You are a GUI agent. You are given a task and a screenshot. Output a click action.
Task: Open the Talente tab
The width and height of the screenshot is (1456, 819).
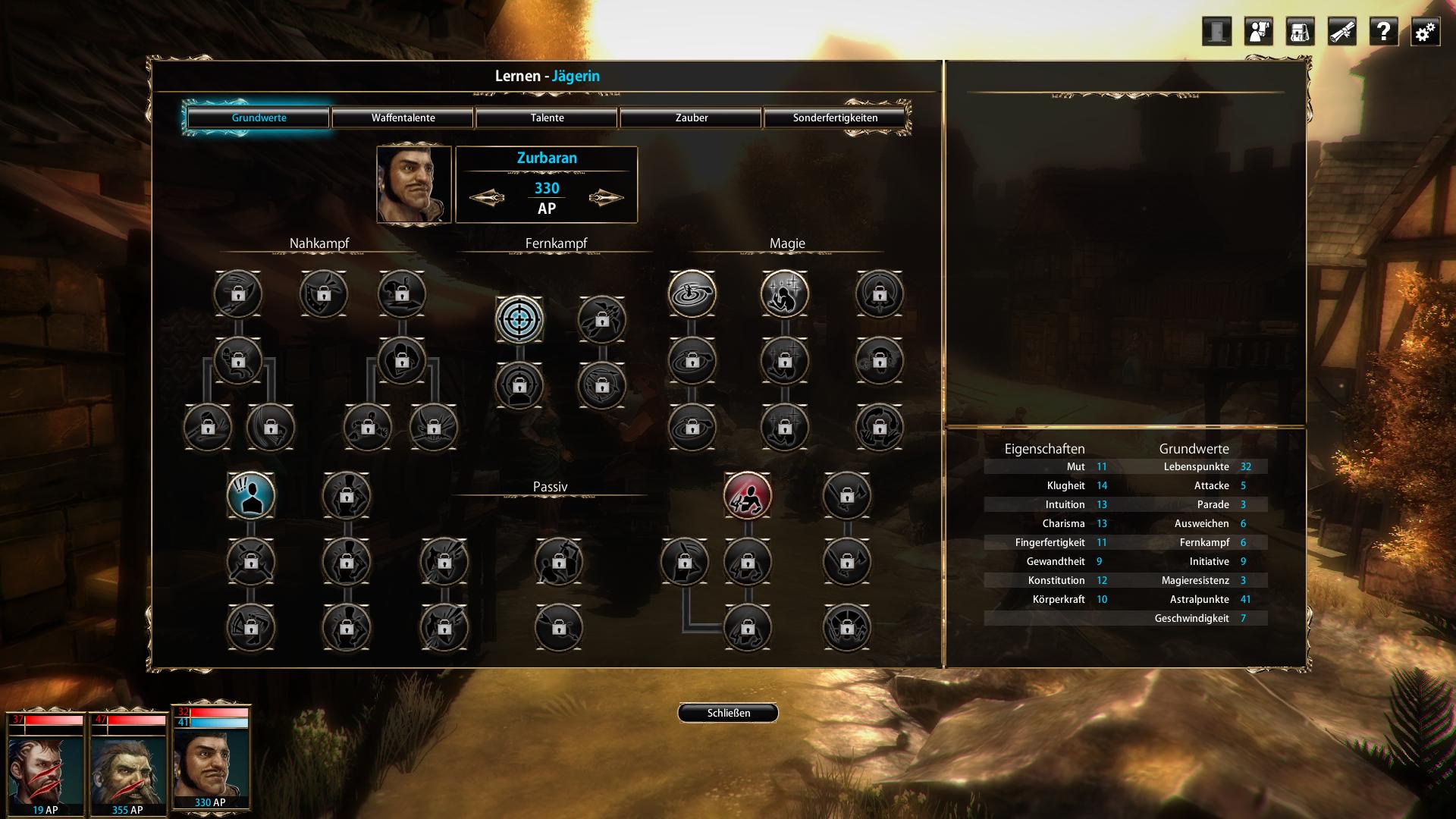(547, 118)
